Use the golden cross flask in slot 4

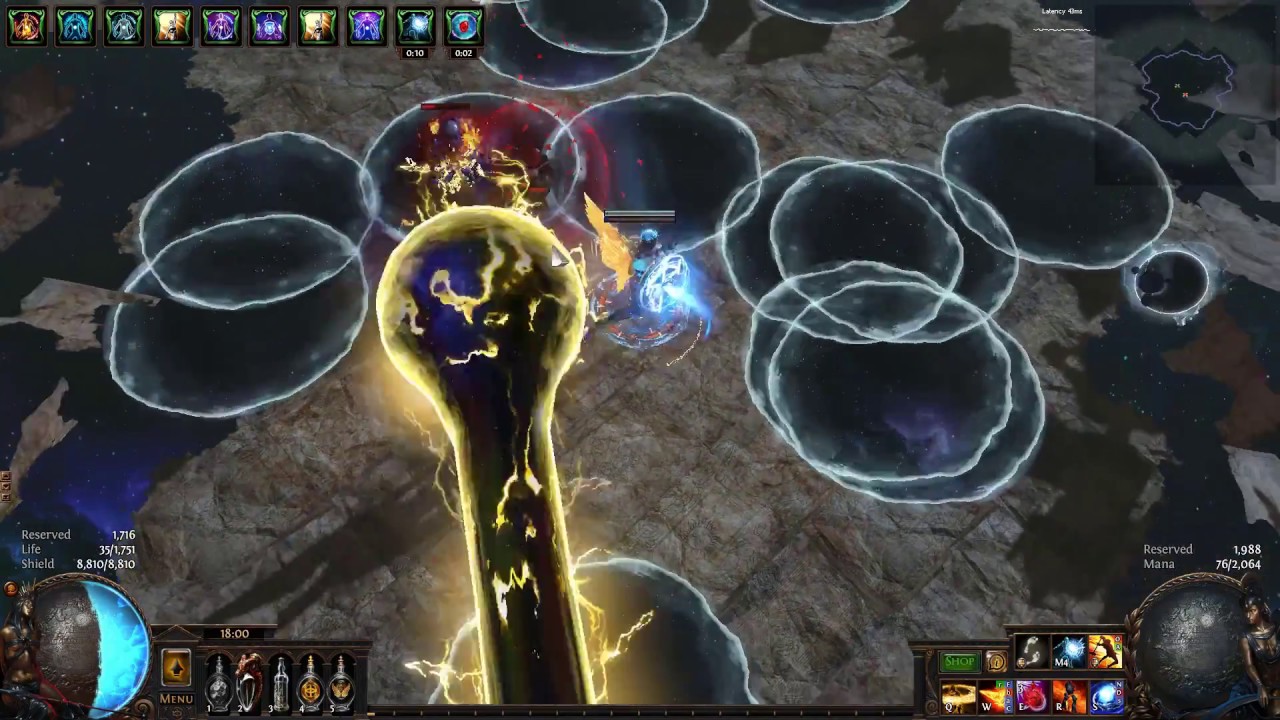click(311, 682)
